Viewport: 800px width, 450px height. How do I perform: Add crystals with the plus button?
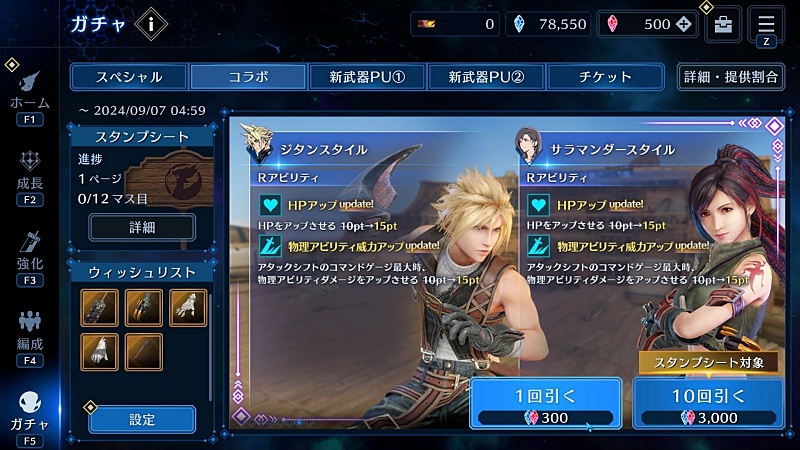683,25
